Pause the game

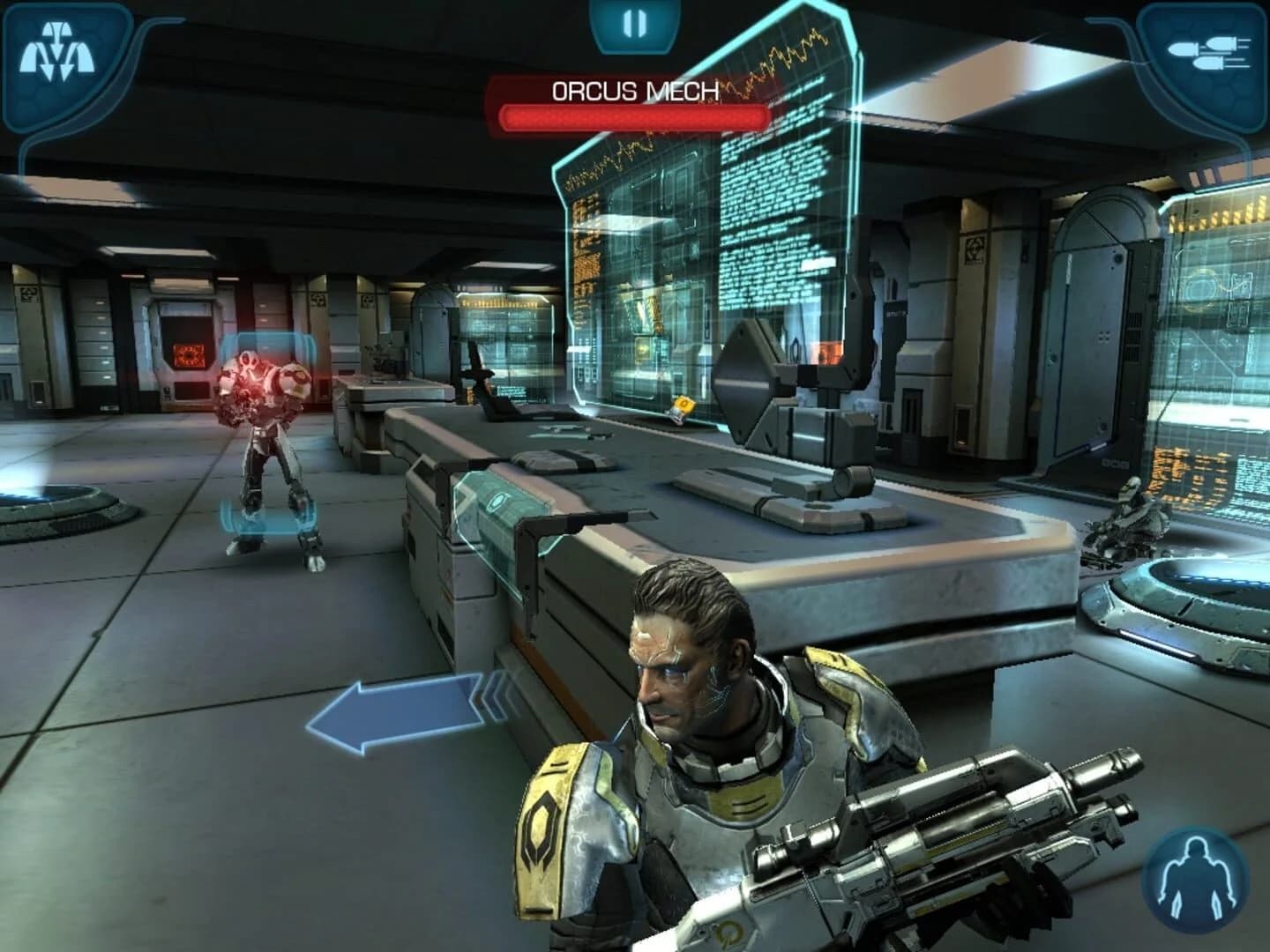click(x=634, y=22)
